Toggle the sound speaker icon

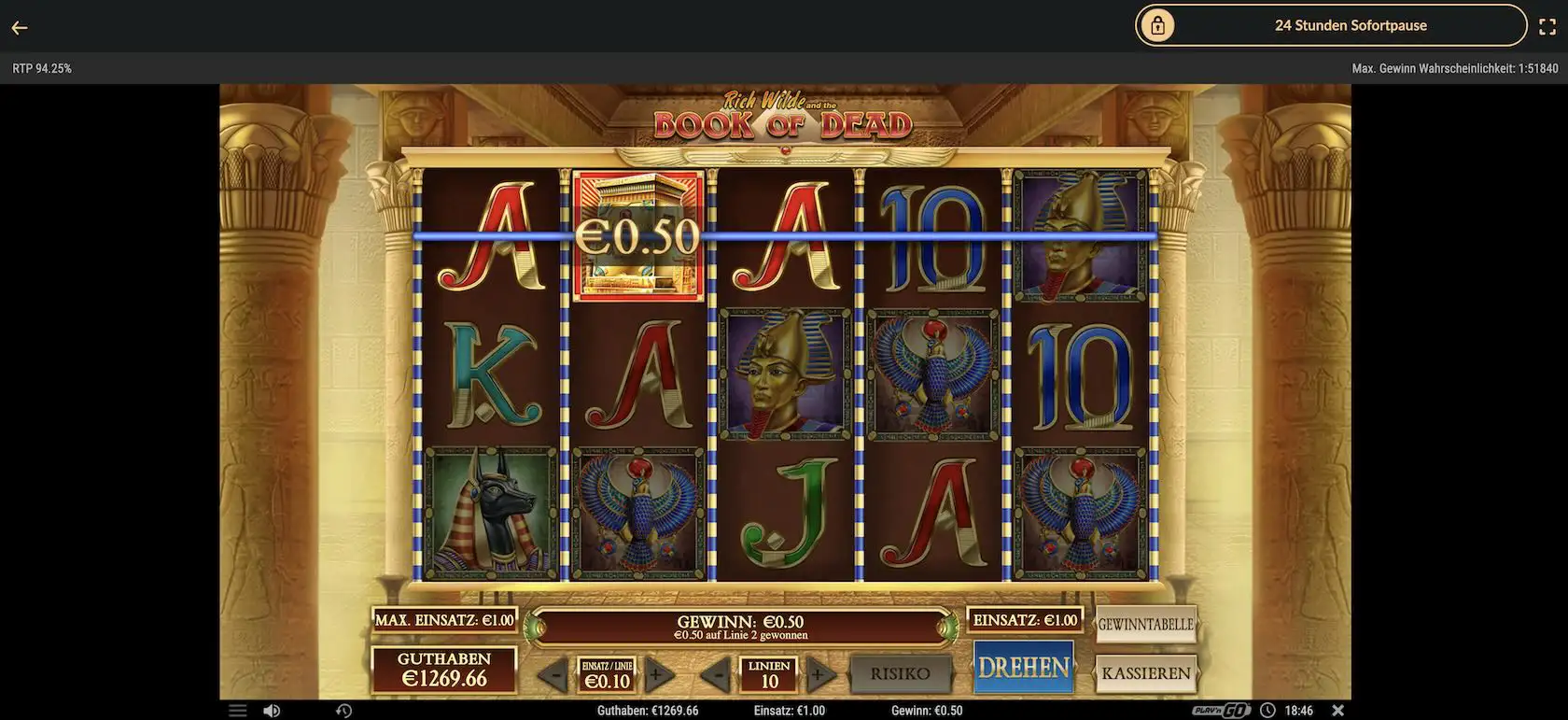(272, 711)
